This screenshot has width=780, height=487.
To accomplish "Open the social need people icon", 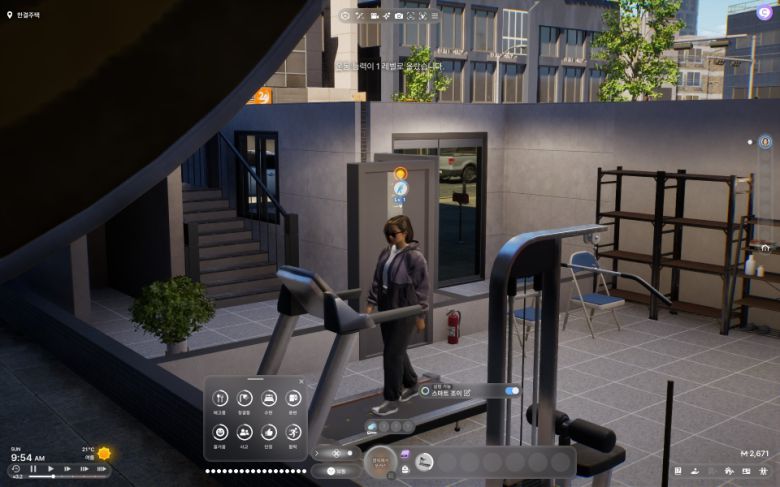I will pyautogui.click(x=245, y=432).
